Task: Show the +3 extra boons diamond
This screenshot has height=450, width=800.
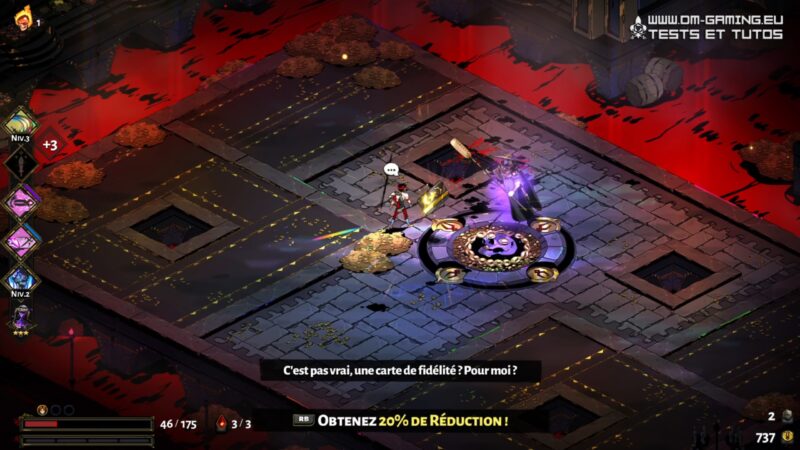Action: click(x=48, y=144)
